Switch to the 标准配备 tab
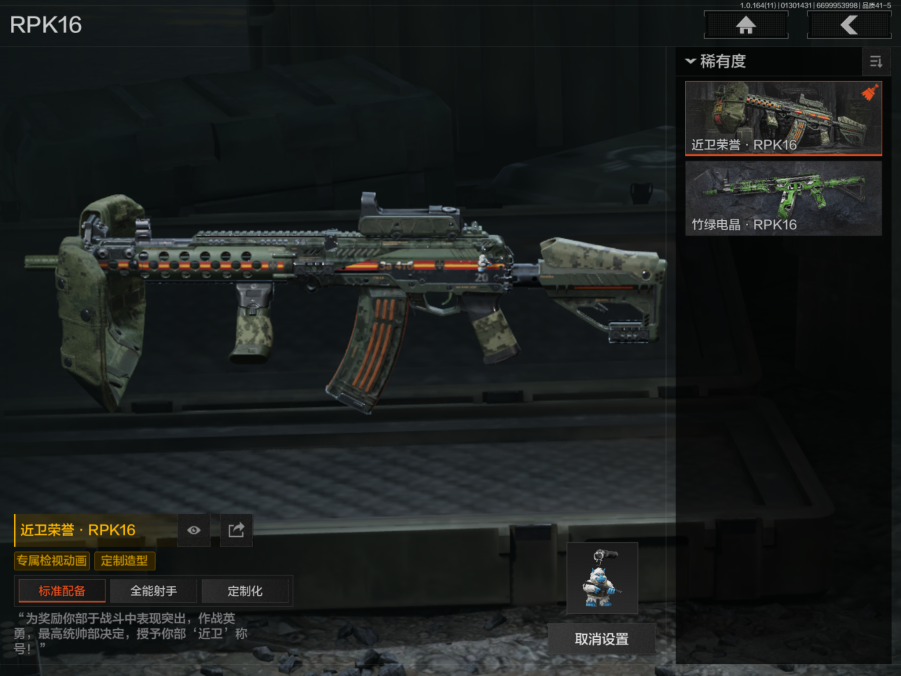The image size is (901, 676). 62,590
